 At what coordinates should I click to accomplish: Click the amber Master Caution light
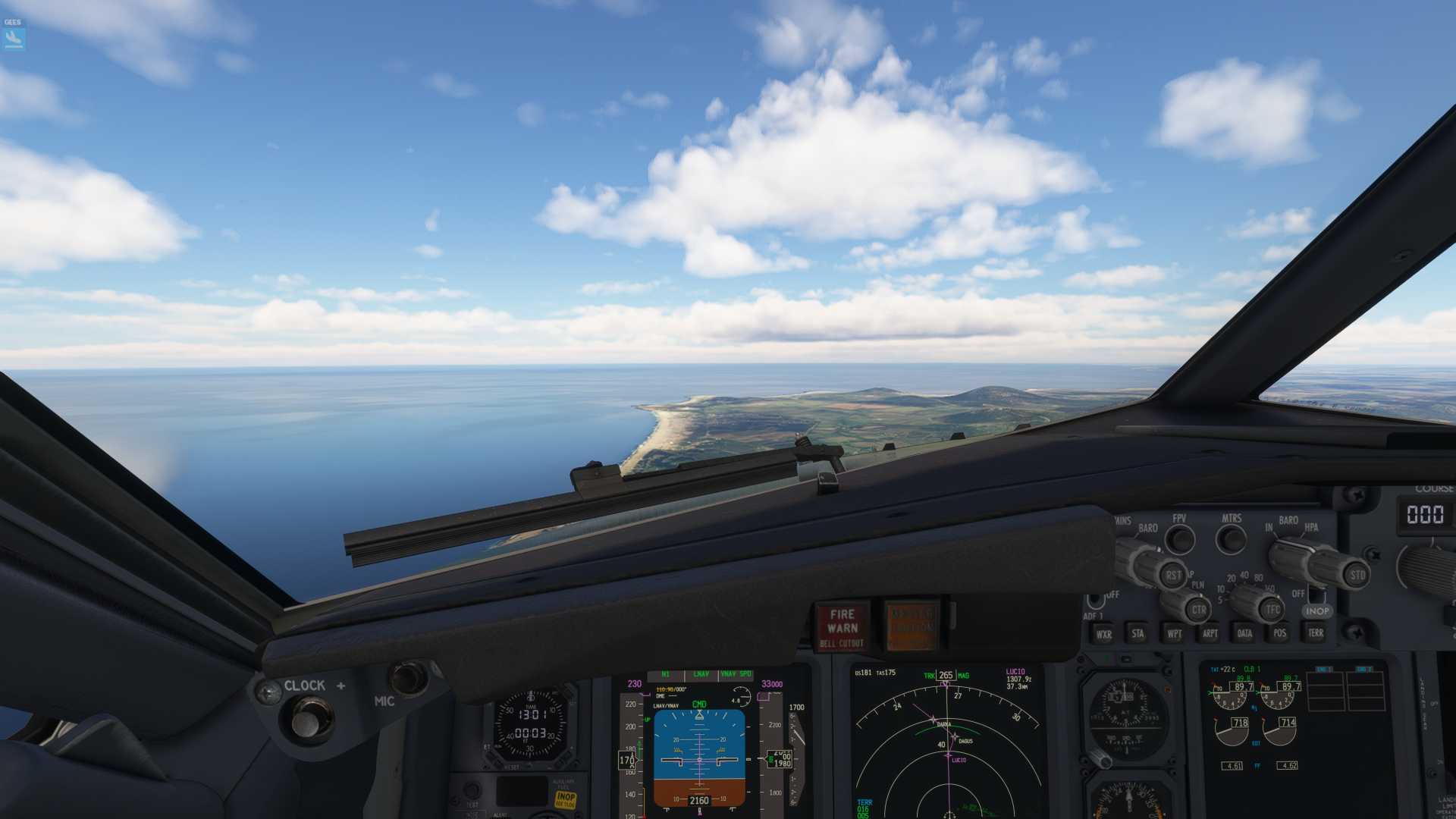[912, 627]
